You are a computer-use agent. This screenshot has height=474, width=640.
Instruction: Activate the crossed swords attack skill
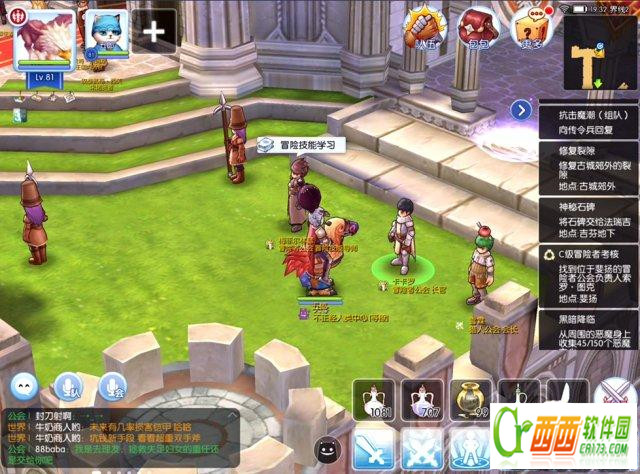coord(377,450)
